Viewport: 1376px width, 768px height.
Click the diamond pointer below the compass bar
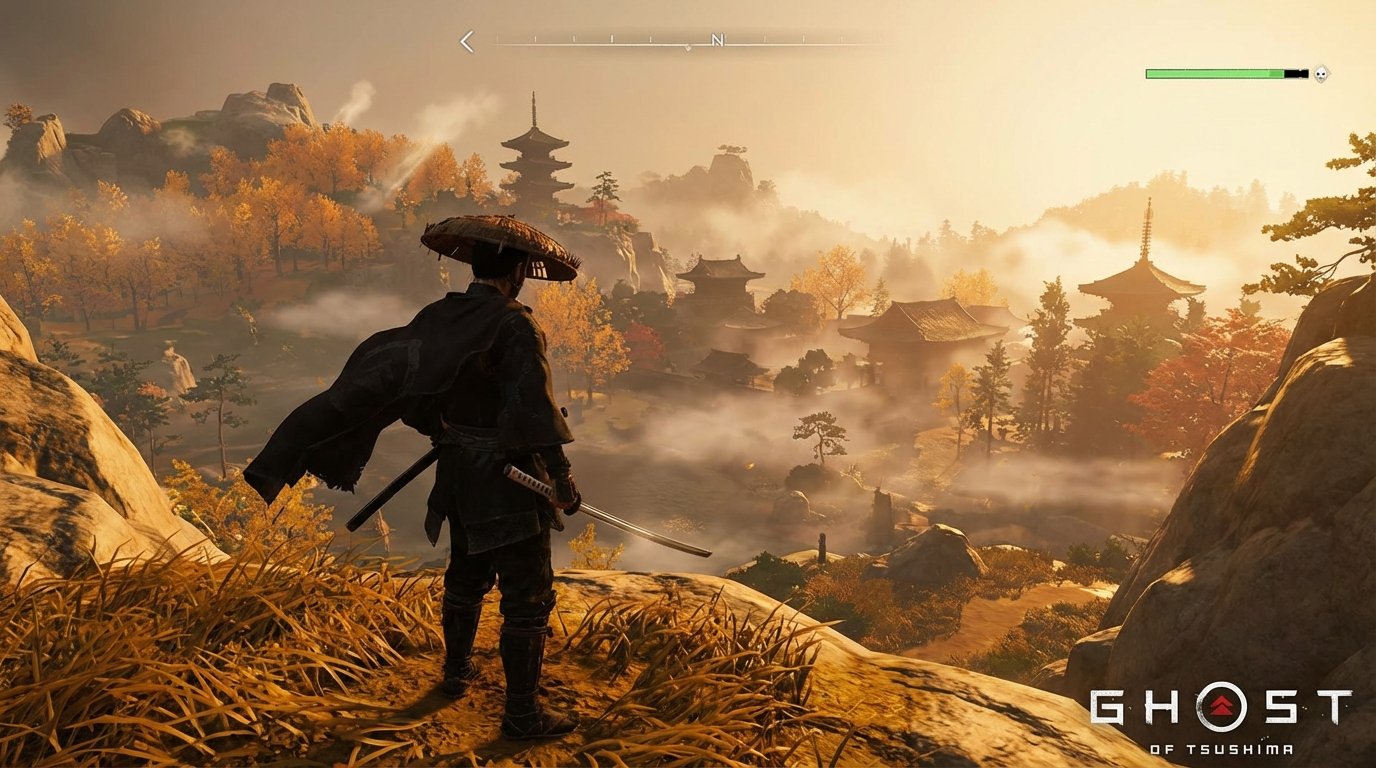[x=688, y=47]
